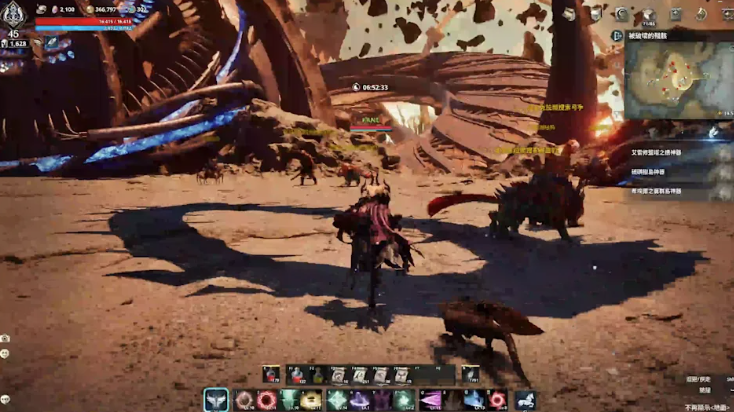Activate the golden glowing orb skill
This screenshot has width=734, height=412.
click(x=311, y=400)
